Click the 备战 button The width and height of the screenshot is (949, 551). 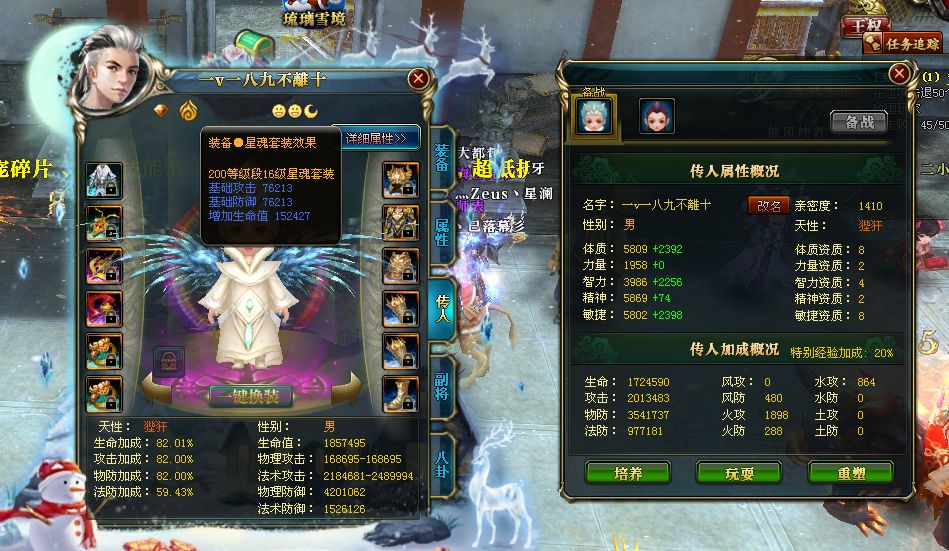[858, 121]
